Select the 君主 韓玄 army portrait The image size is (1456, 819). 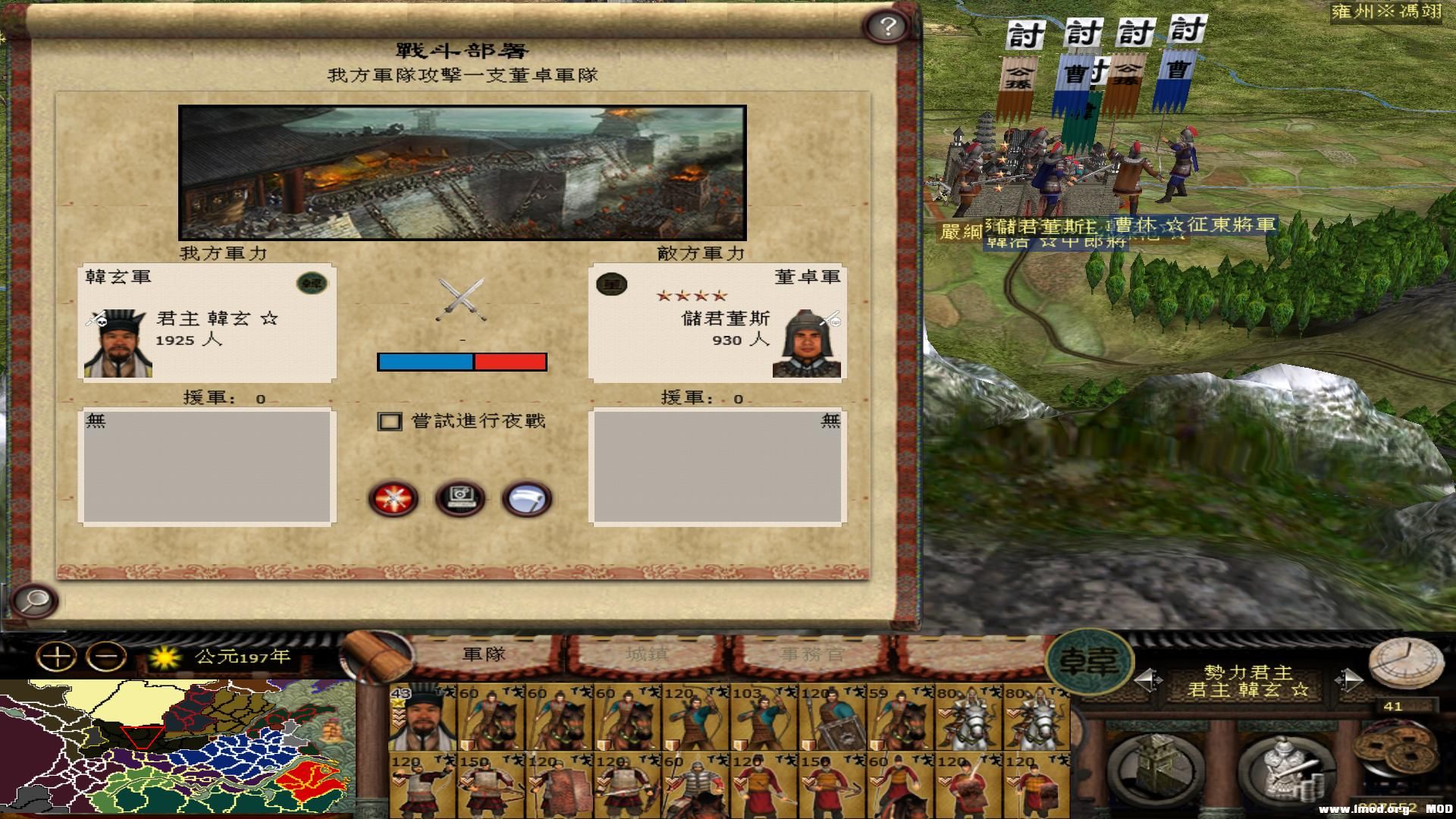[x=118, y=341]
